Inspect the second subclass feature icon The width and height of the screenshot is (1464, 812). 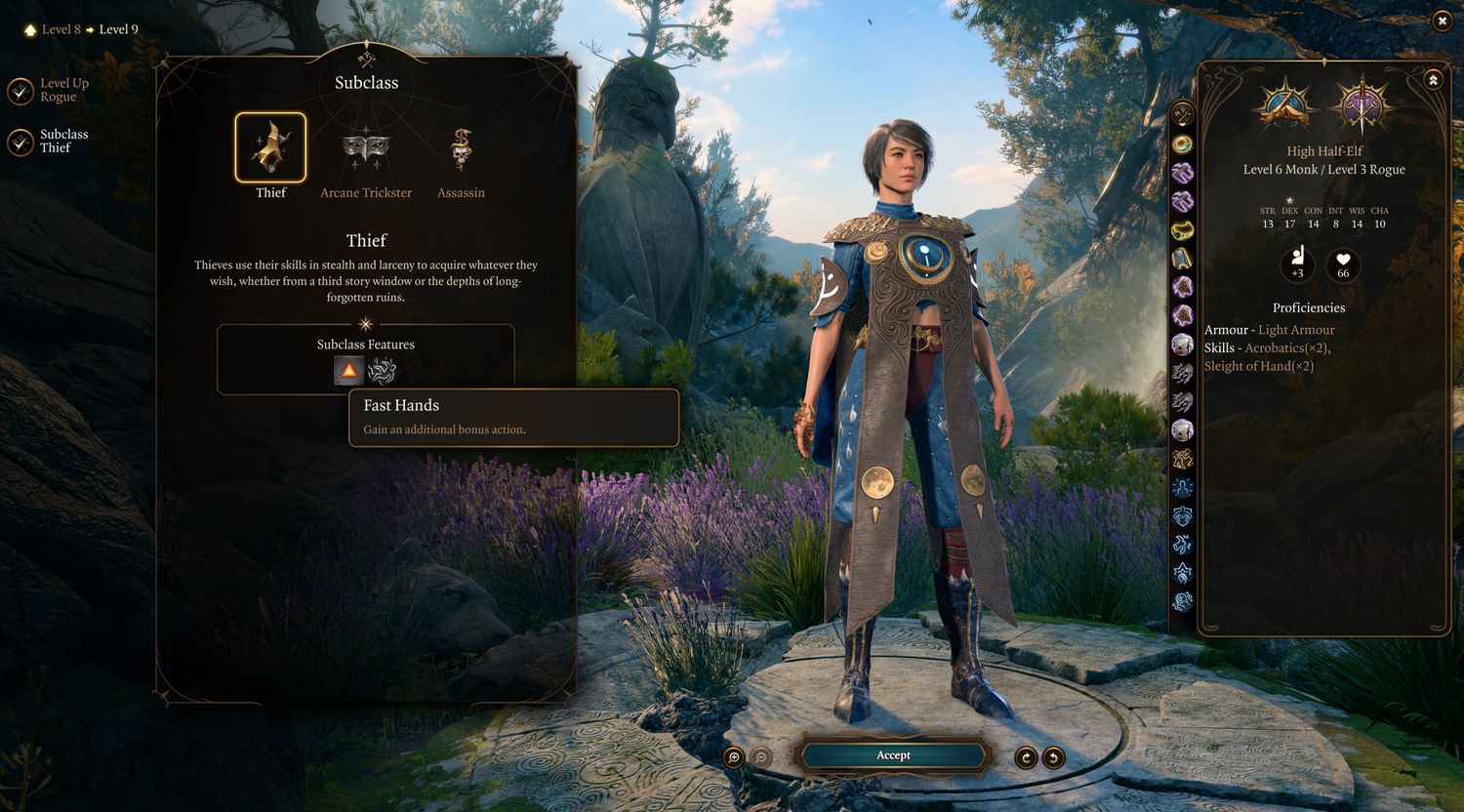click(x=382, y=371)
